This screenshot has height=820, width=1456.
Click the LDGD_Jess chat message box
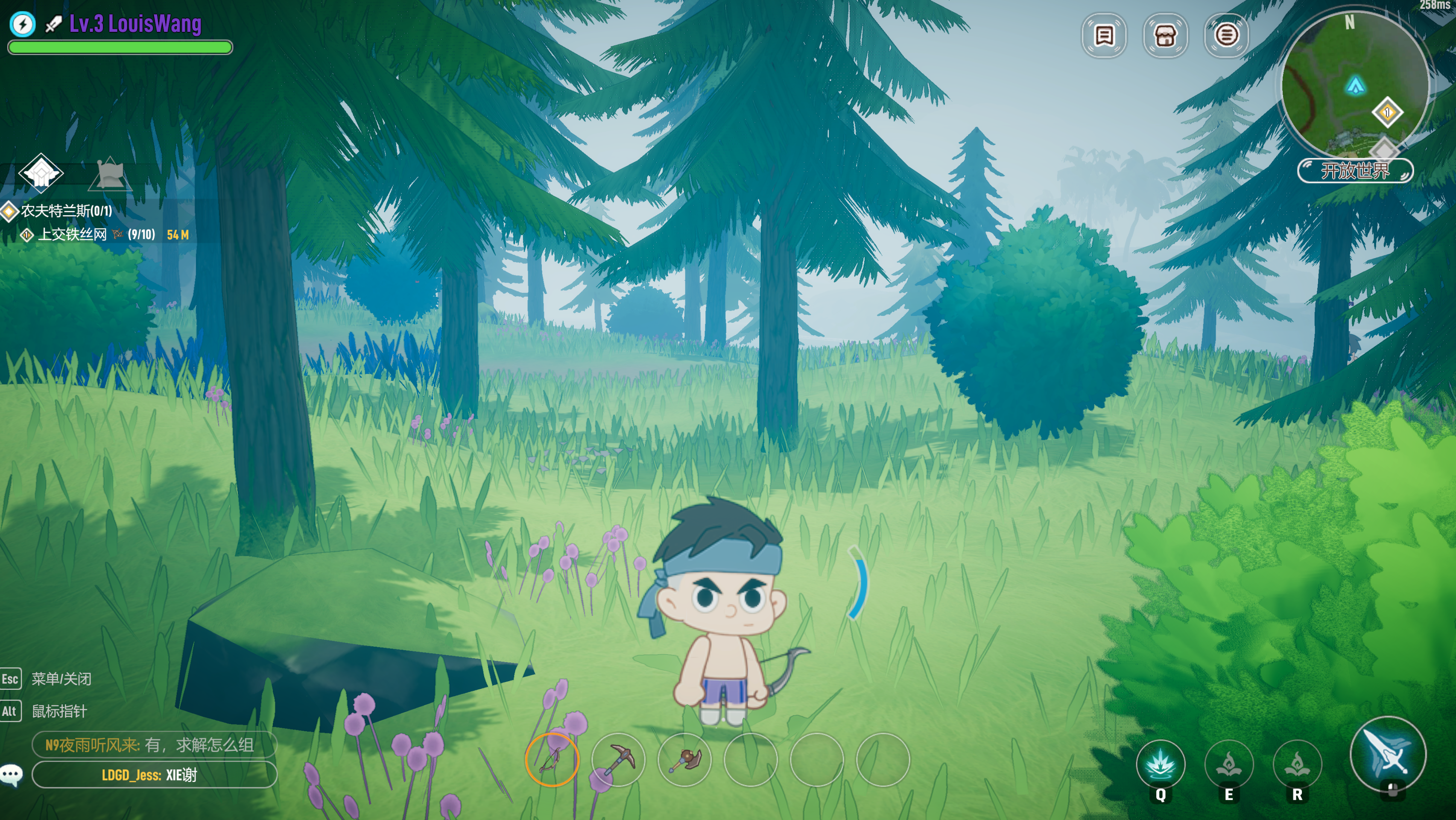(154, 774)
